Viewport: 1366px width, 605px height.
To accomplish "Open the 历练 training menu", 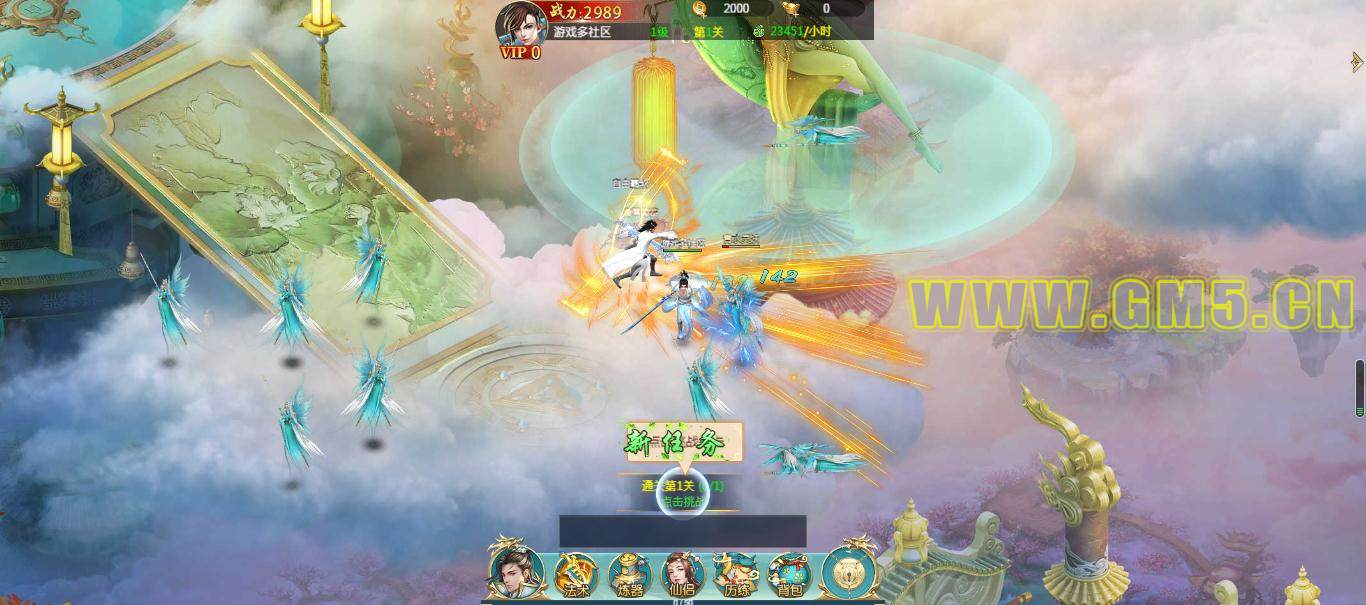I will tap(737, 575).
